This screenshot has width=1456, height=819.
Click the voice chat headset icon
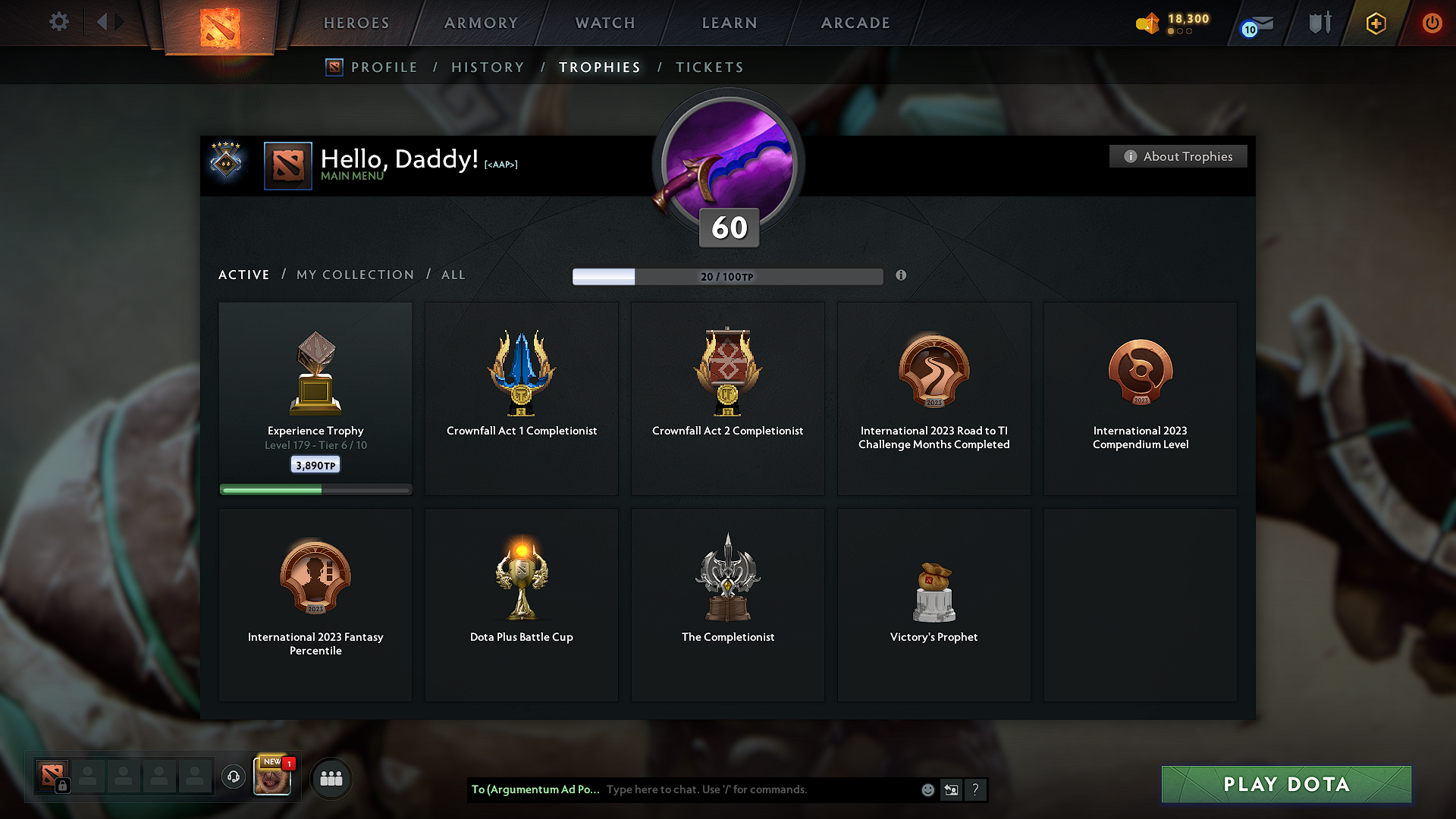click(233, 777)
